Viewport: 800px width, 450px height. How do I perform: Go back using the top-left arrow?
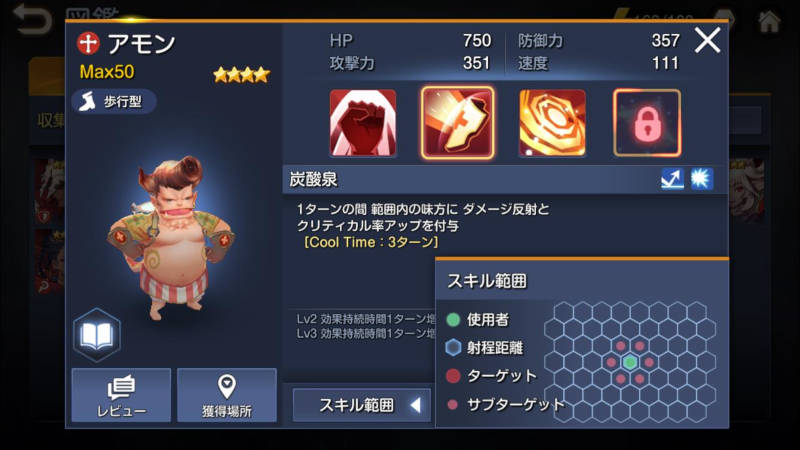pos(31,19)
